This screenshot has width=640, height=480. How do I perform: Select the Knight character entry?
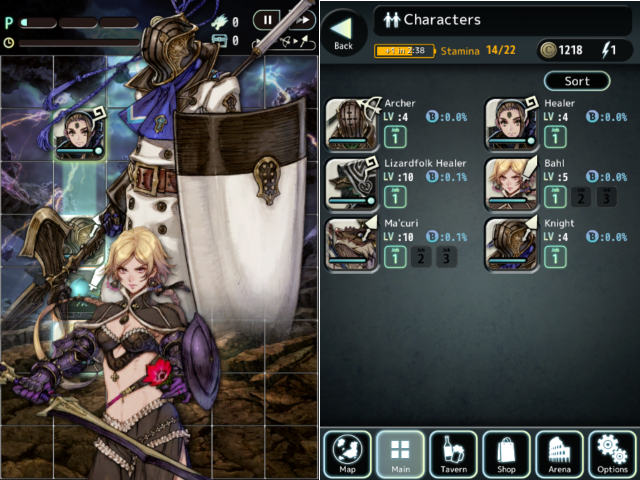(x=512, y=245)
